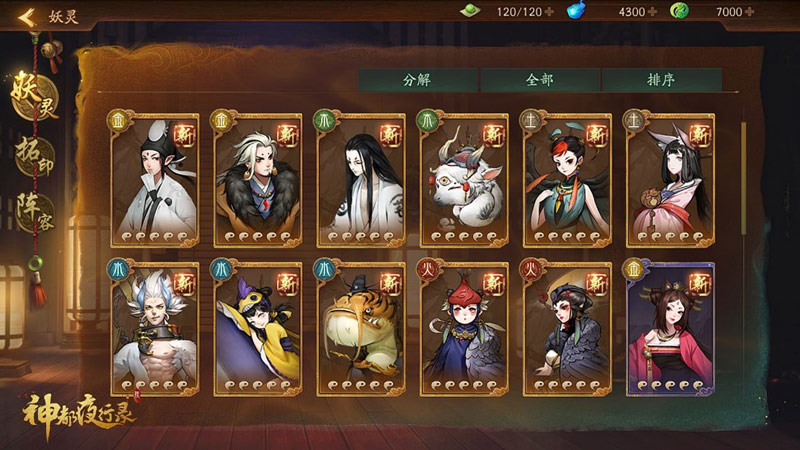The image size is (800, 450).
Task: Select the white horned beast card
Action: click(x=464, y=180)
